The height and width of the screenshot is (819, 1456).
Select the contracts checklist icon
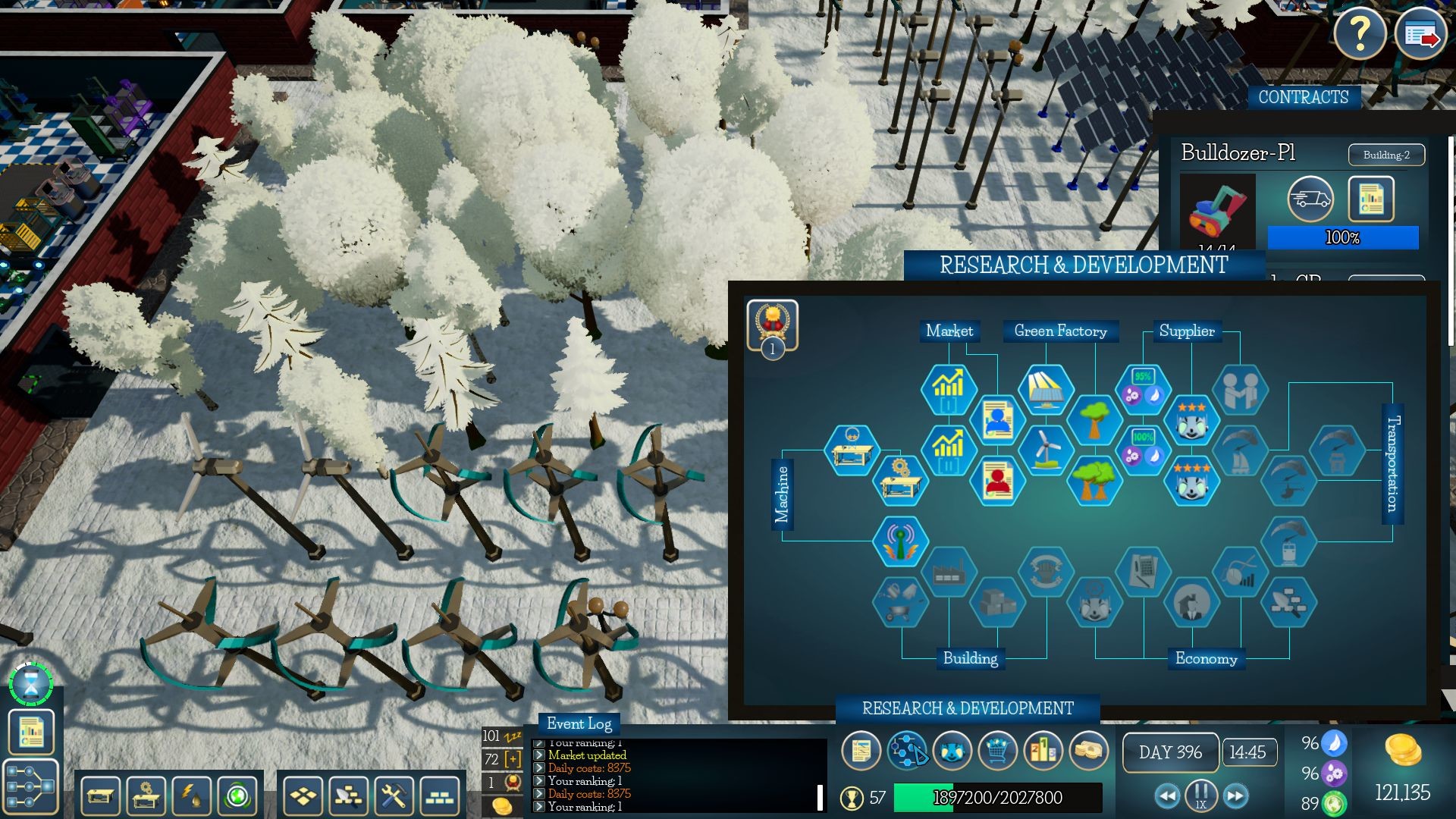(x=861, y=751)
